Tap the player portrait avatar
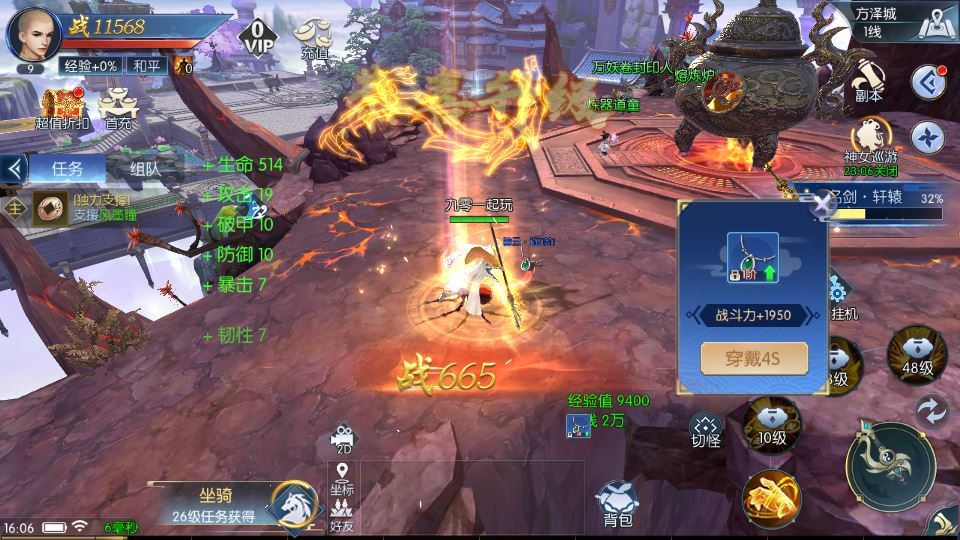This screenshot has height=540, width=960. 33,33
